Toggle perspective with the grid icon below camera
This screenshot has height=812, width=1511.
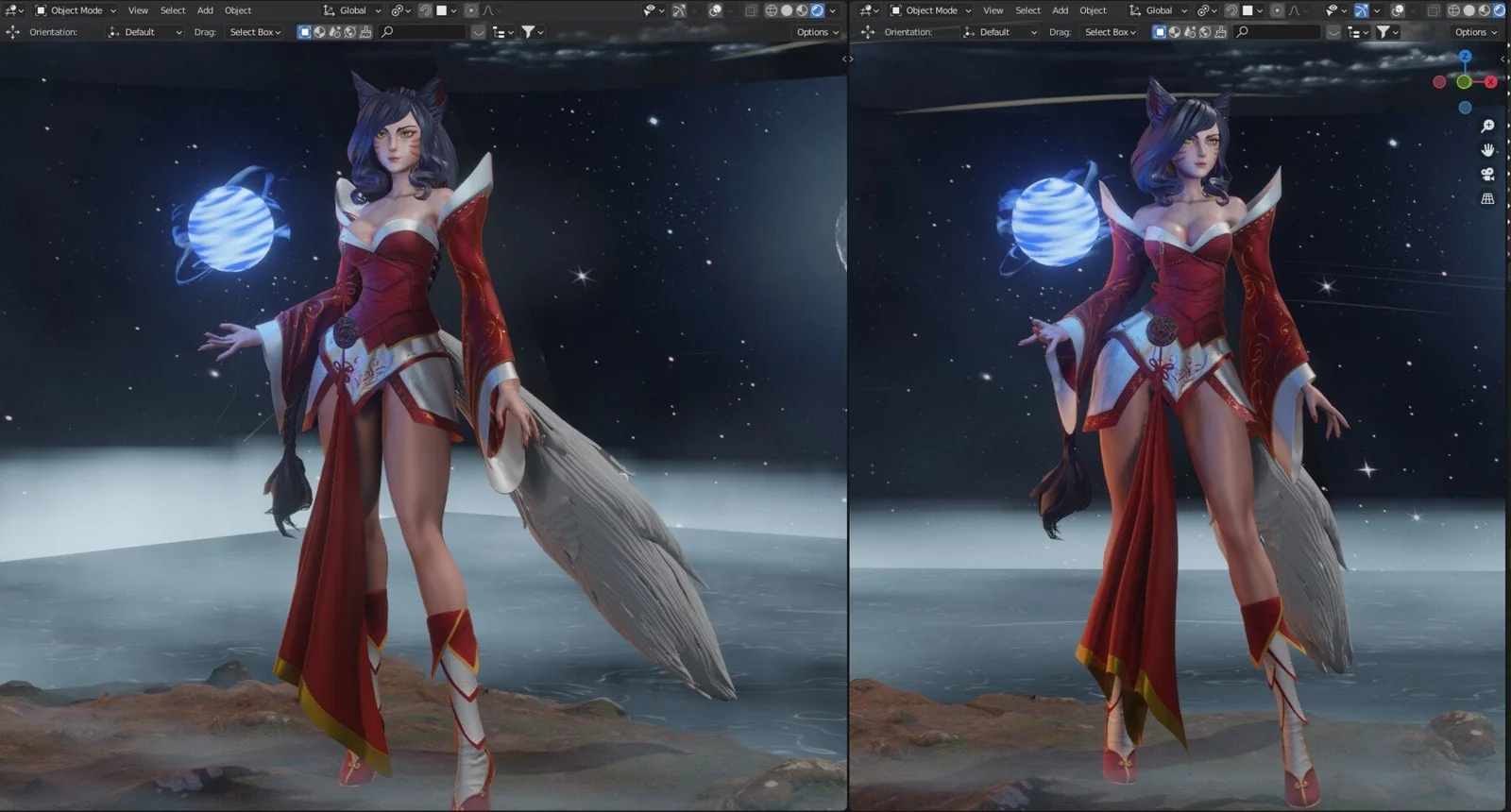tap(1487, 198)
